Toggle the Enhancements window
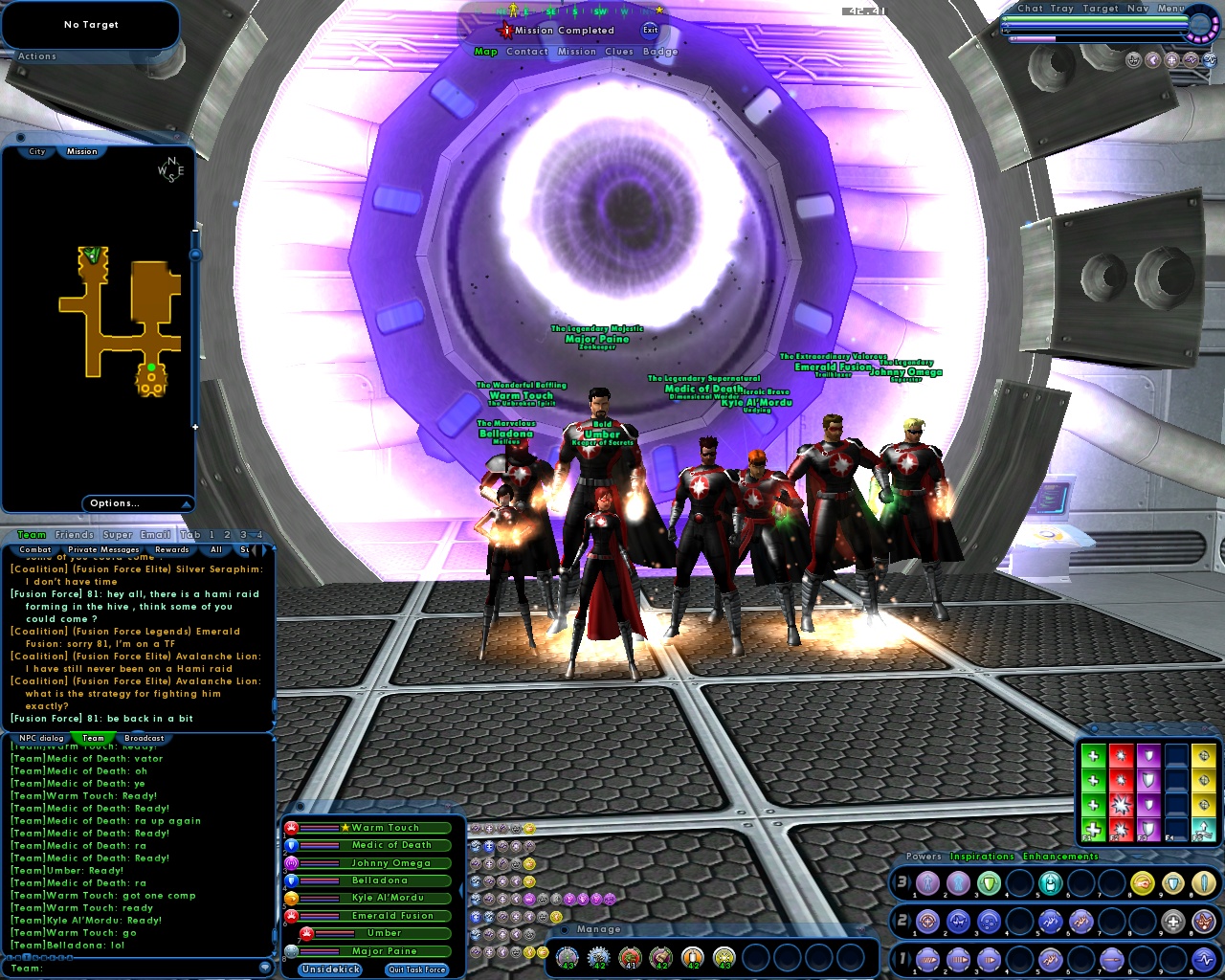The height and width of the screenshot is (980, 1225). (1060, 857)
